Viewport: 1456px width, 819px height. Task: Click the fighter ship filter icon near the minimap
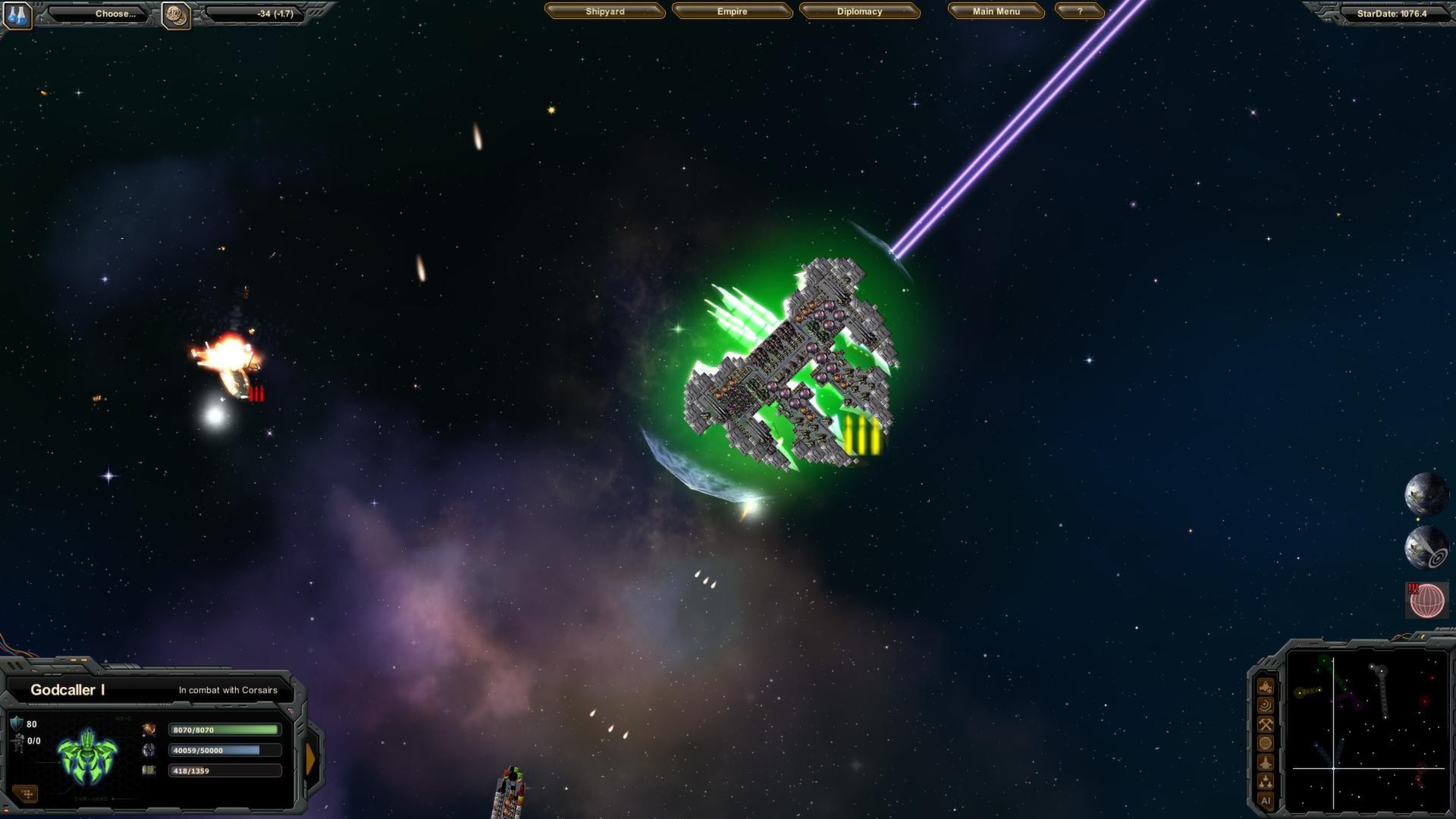[x=1266, y=761]
